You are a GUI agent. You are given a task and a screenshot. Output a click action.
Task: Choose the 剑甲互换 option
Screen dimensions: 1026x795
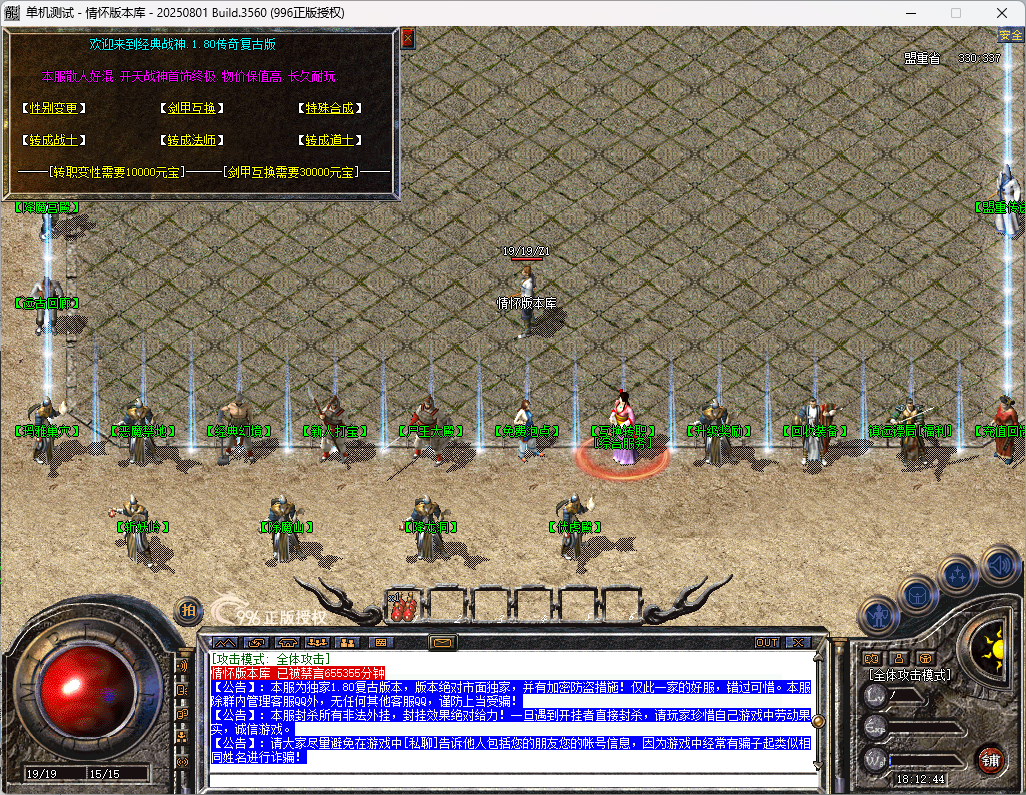point(191,108)
